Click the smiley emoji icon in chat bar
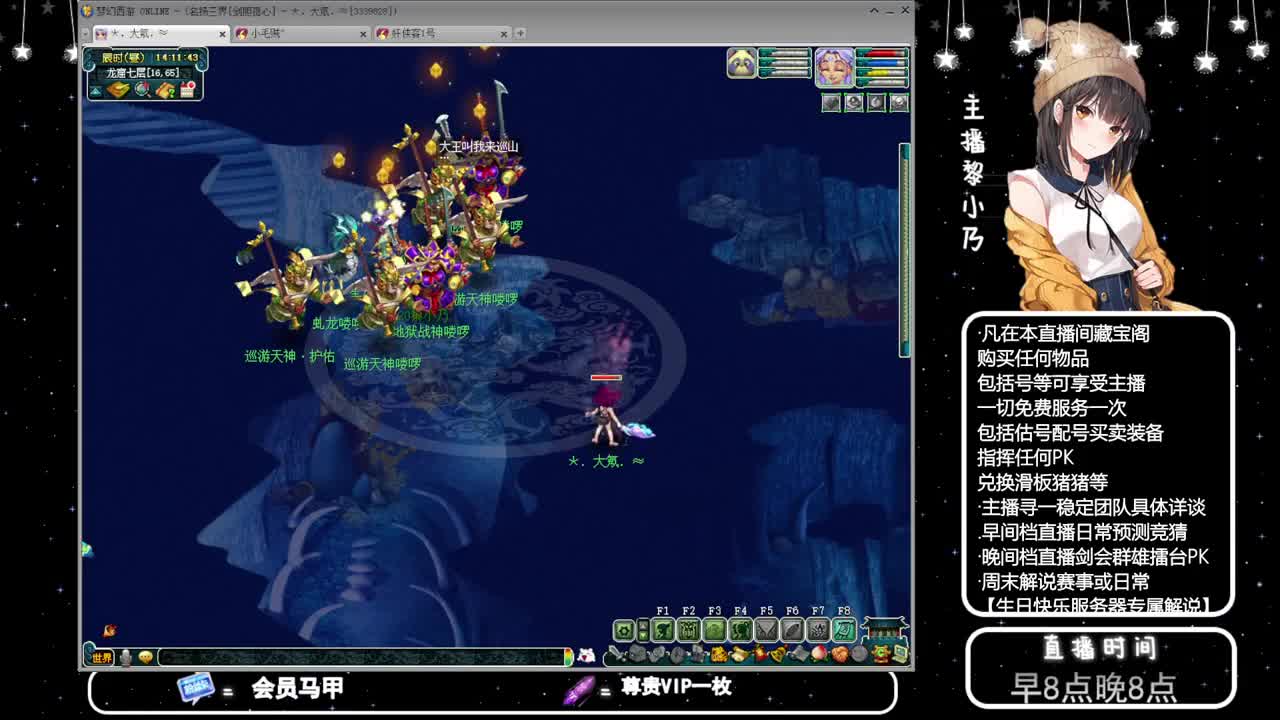 pyautogui.click(x=146, y=658)
